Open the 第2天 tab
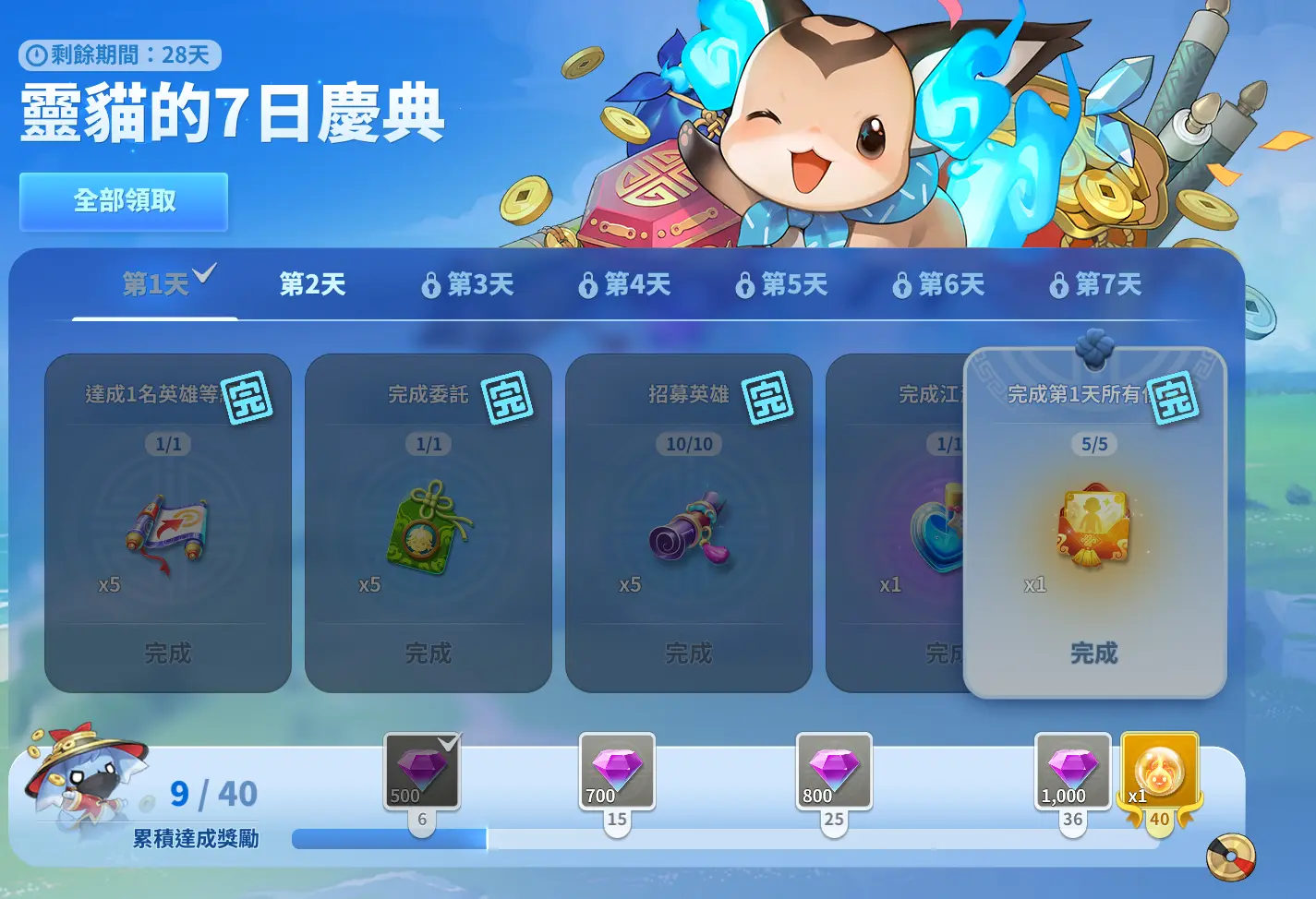 click(312, 284)
